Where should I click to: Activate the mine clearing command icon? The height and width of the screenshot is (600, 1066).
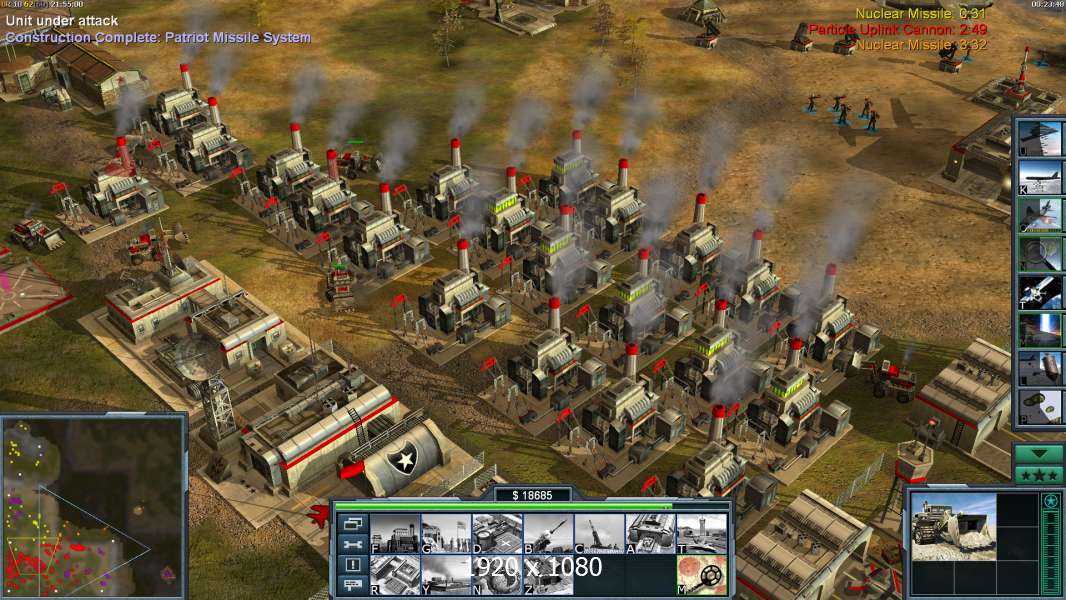coord(702,575)
